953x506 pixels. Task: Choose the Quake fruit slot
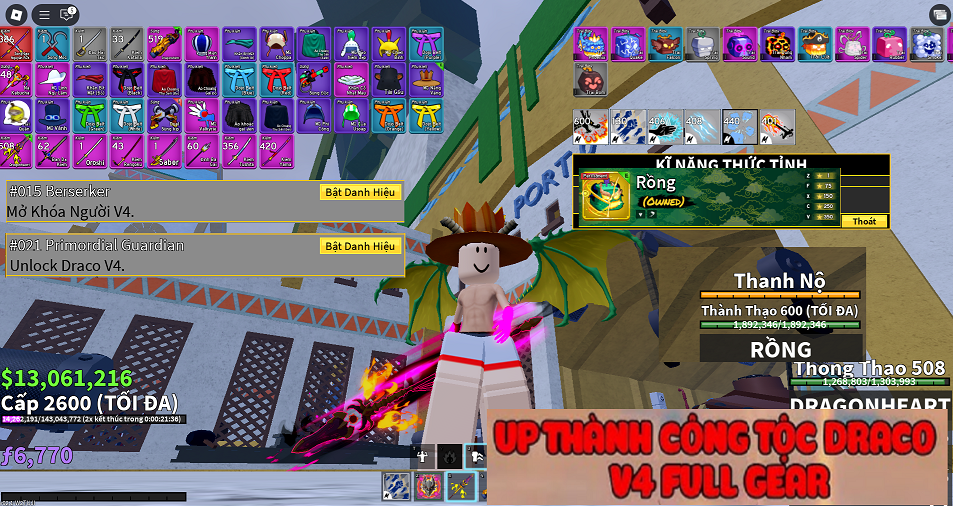(627, 44)
